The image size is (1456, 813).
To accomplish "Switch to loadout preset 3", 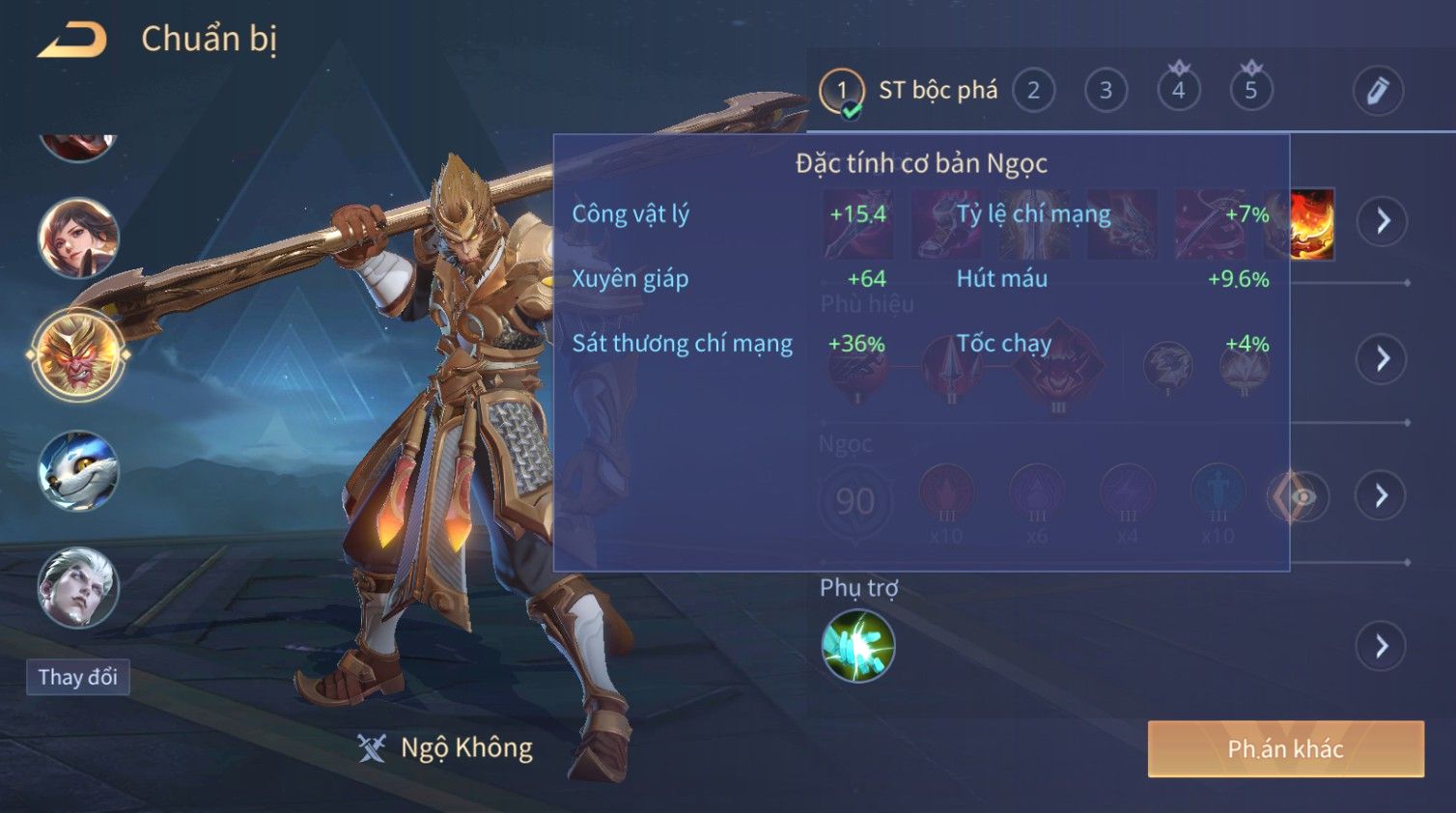I will 1106,91.
